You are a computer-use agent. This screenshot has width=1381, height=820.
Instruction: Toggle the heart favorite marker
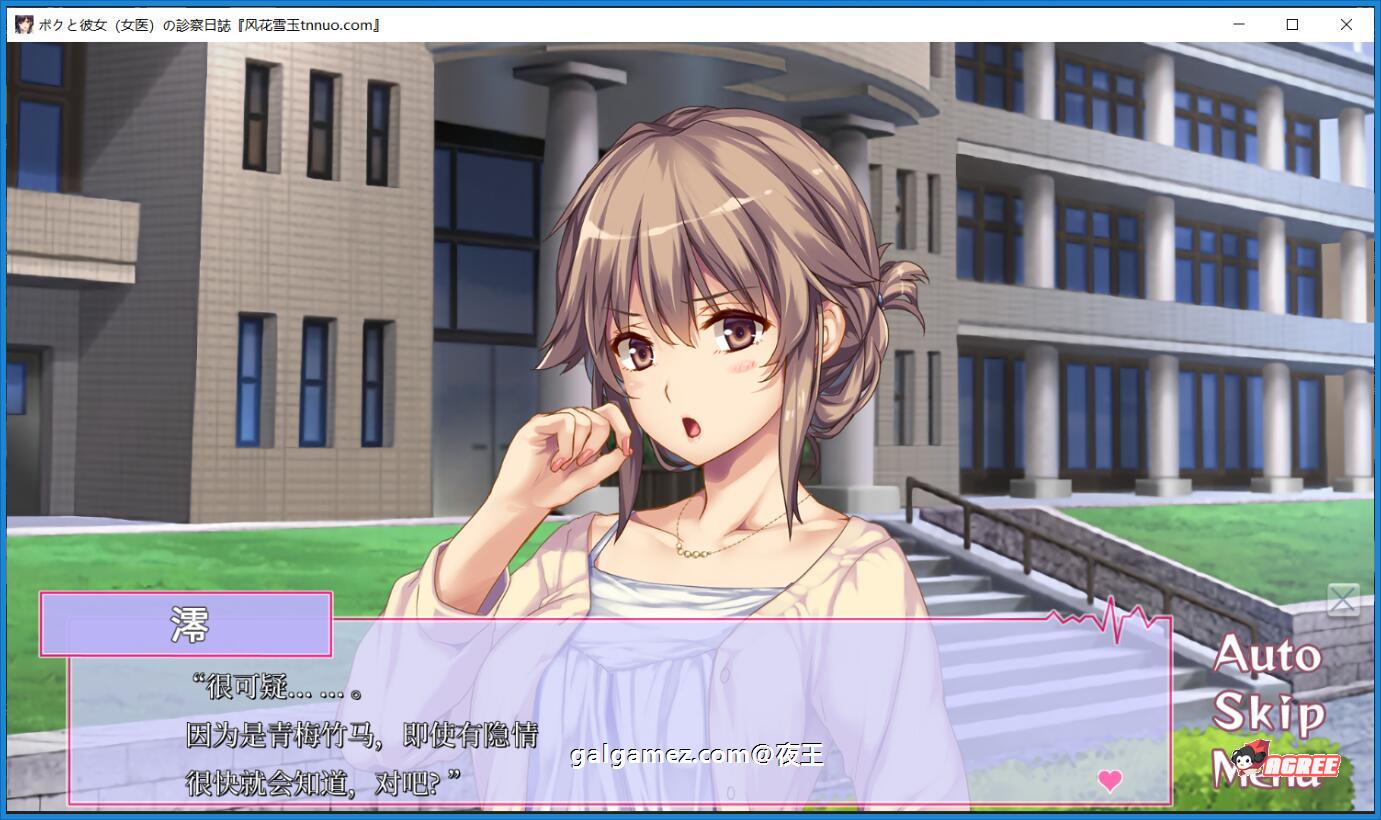click(x=1109, y=781)
